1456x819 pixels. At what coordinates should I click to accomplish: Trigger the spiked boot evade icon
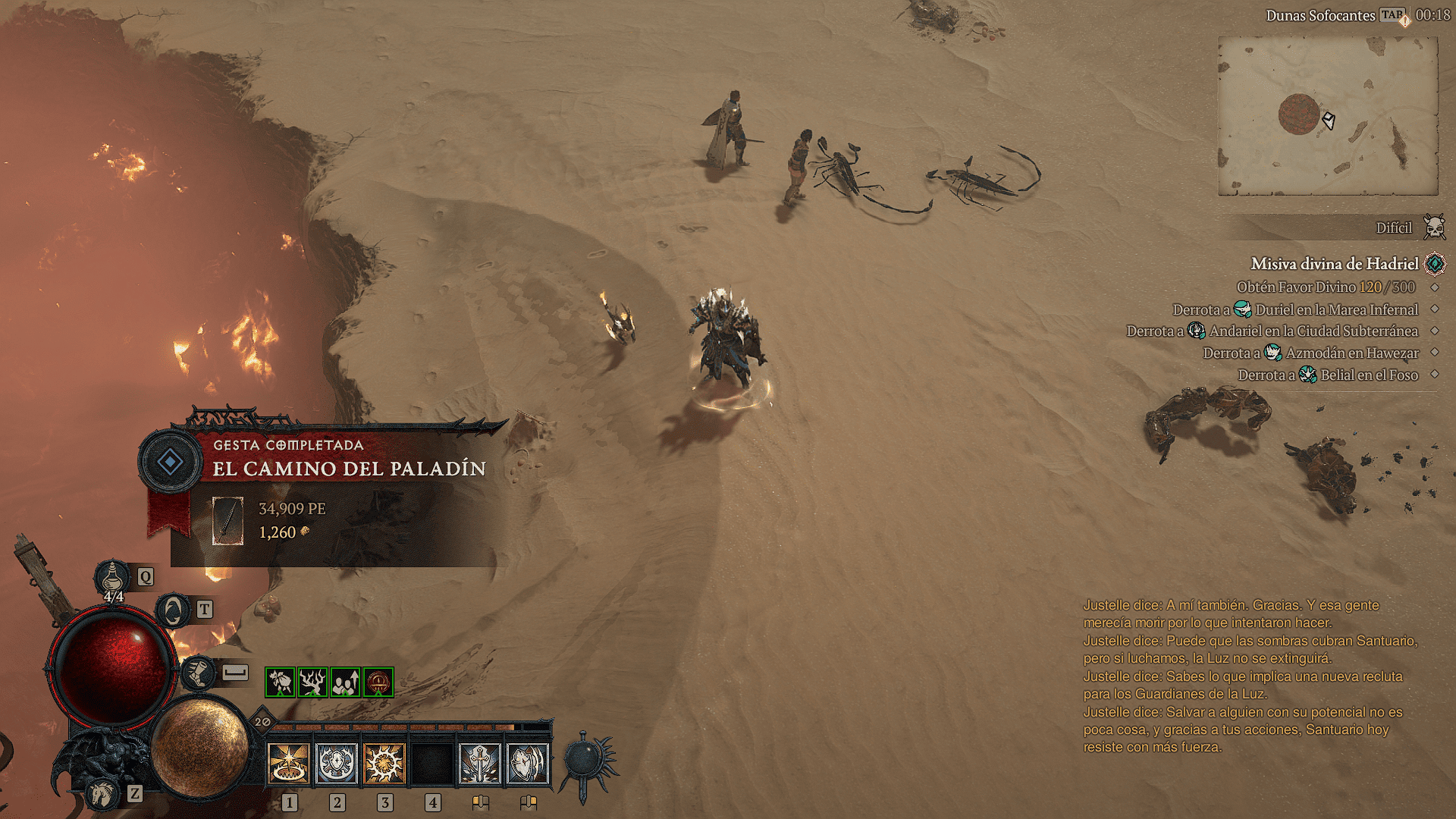pos(199,673)
